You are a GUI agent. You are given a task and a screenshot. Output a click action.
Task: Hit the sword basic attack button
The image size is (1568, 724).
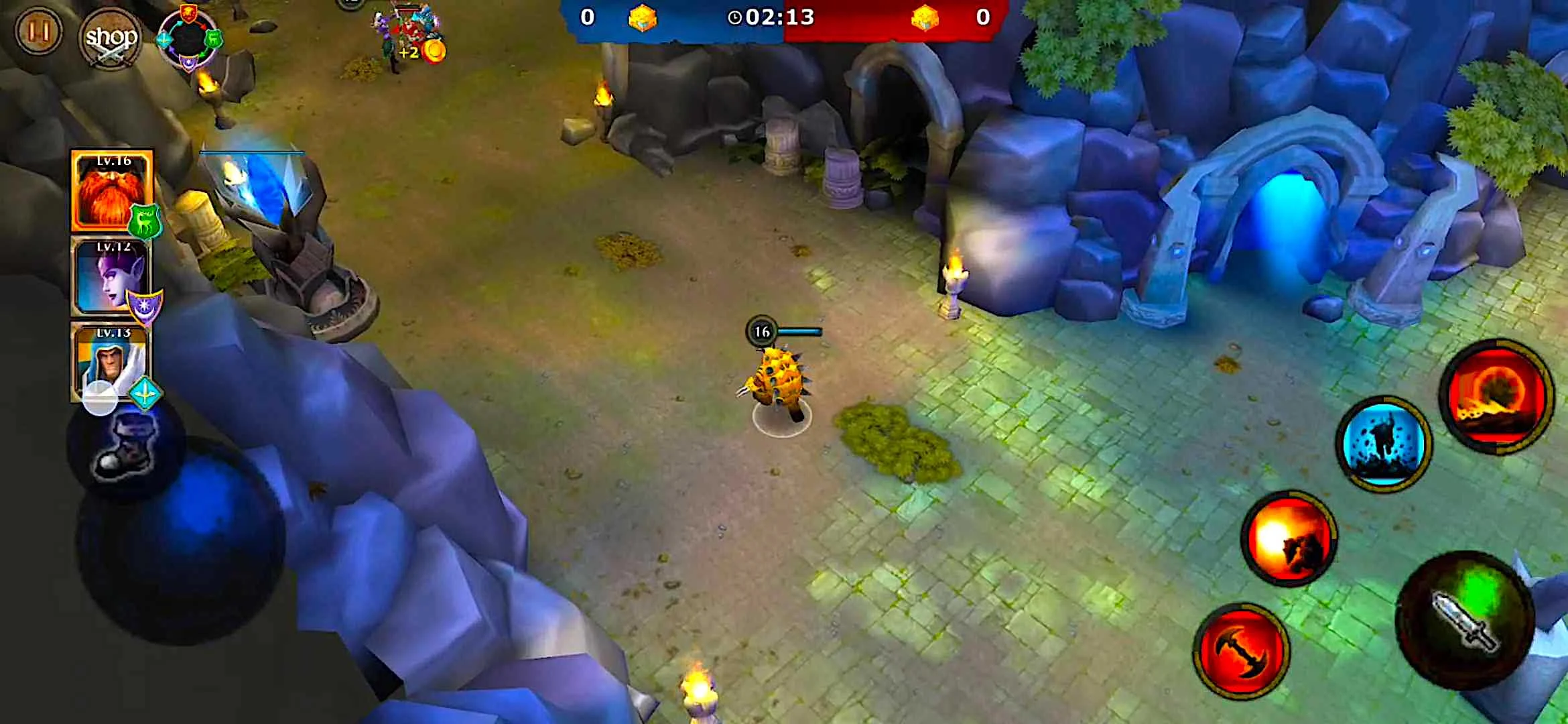tap(1465, 620)
